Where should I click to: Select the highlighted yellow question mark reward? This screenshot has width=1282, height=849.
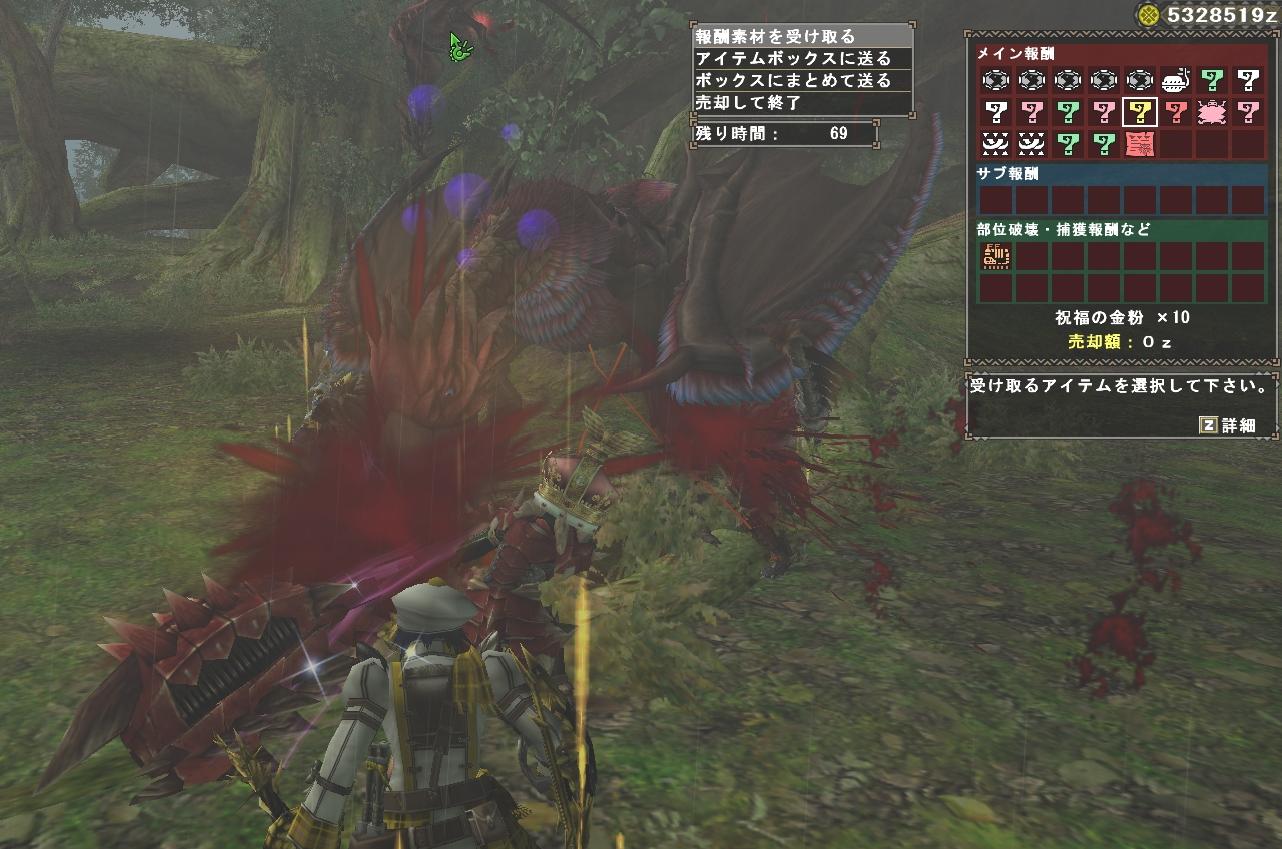[1140, 111]
